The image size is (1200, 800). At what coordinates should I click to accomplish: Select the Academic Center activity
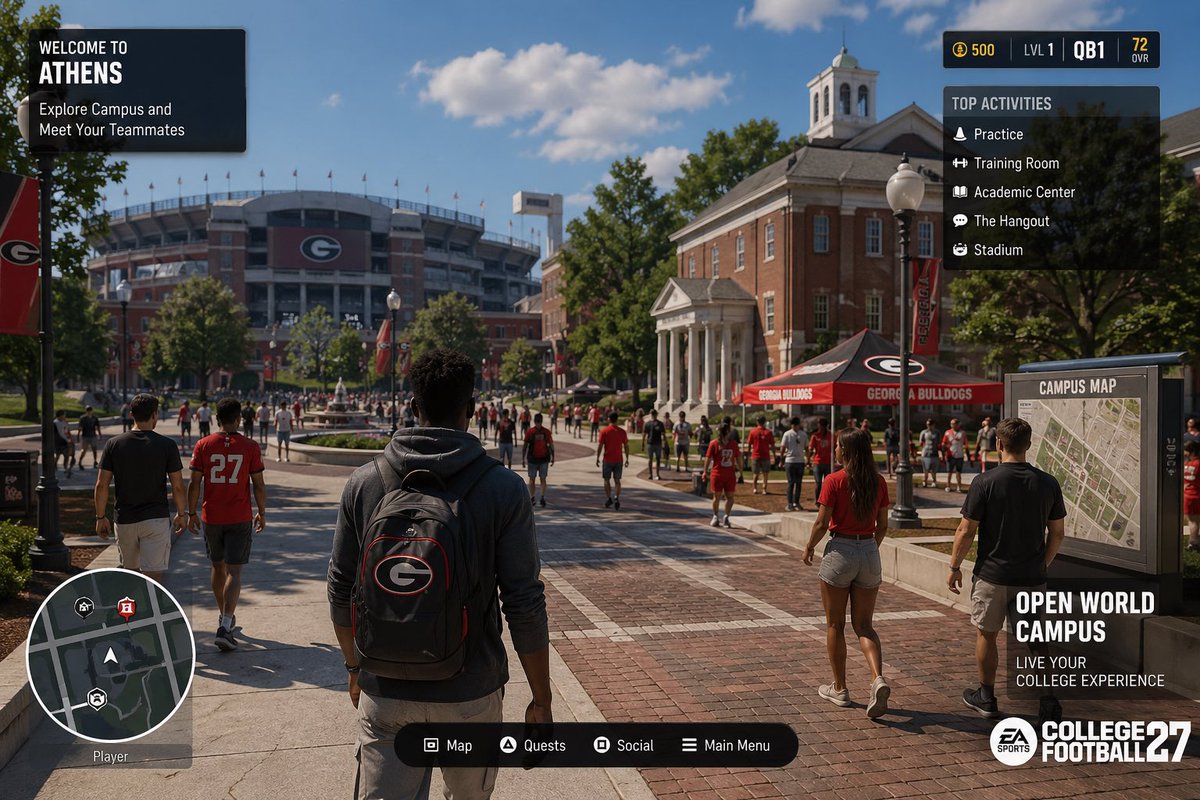click(1023, 192)
